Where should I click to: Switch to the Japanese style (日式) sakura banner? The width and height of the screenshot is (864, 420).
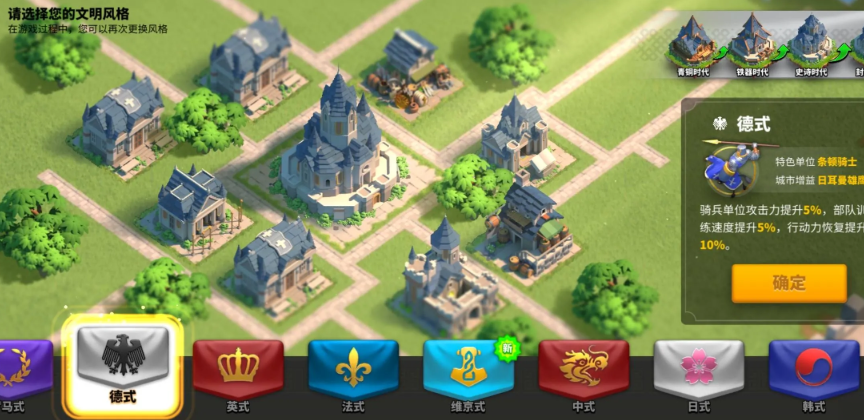tap(698, 372)
